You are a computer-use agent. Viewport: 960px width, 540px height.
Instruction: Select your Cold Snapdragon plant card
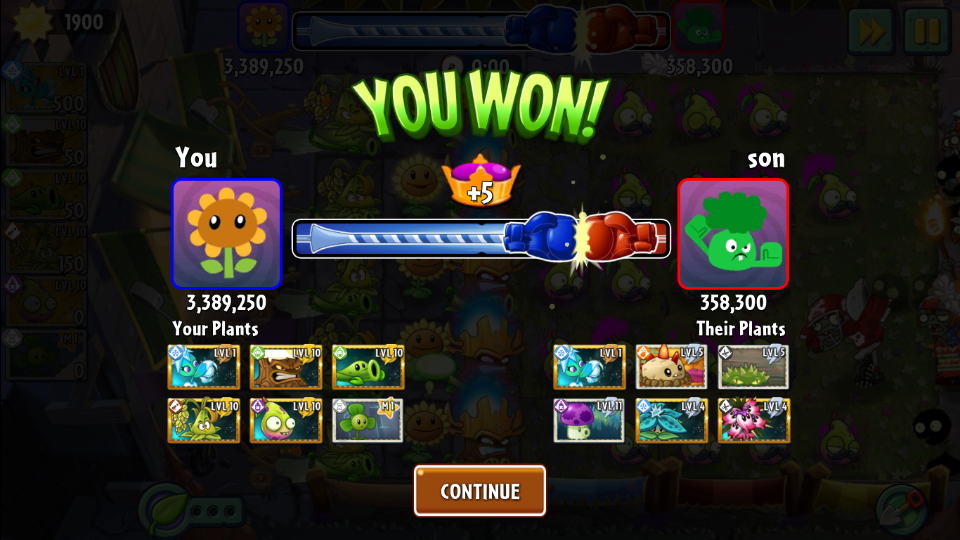(204, 367)
